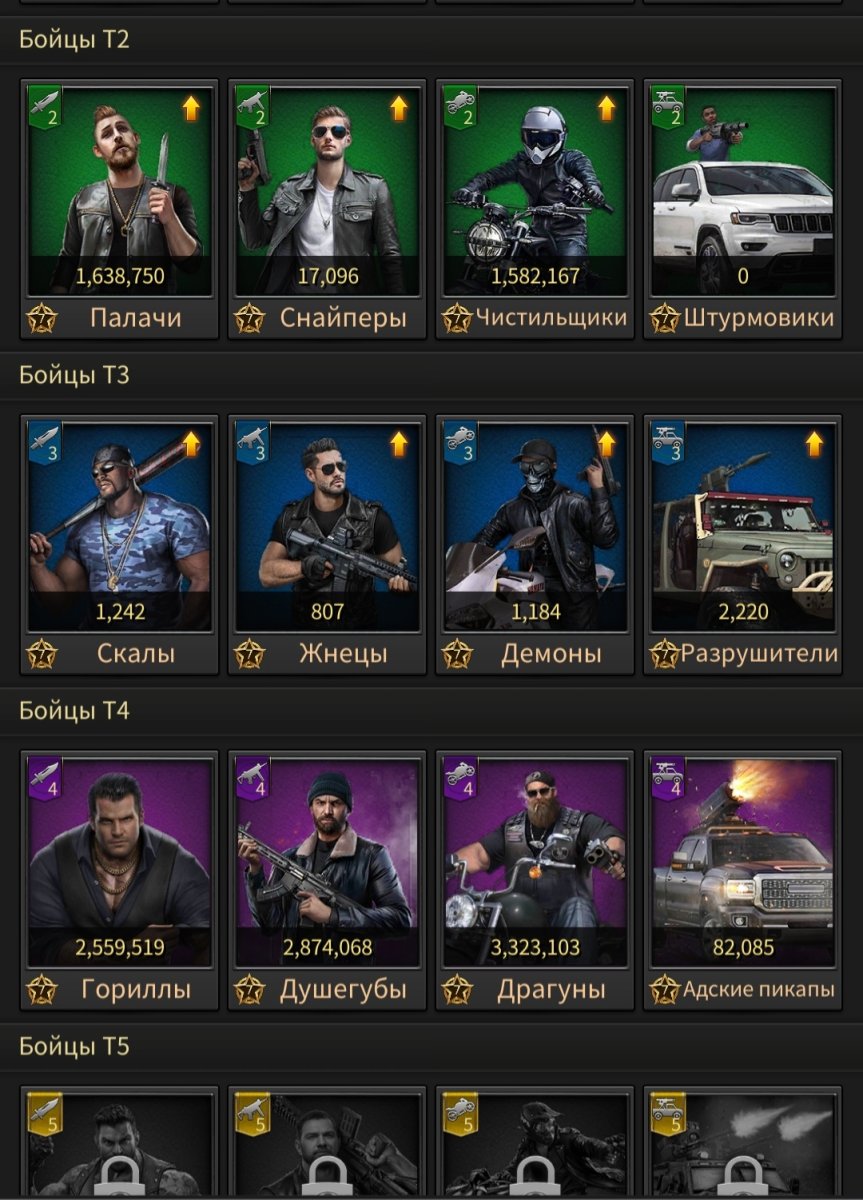Select the Жнецы rifleman card

click(x=327, y=527)
